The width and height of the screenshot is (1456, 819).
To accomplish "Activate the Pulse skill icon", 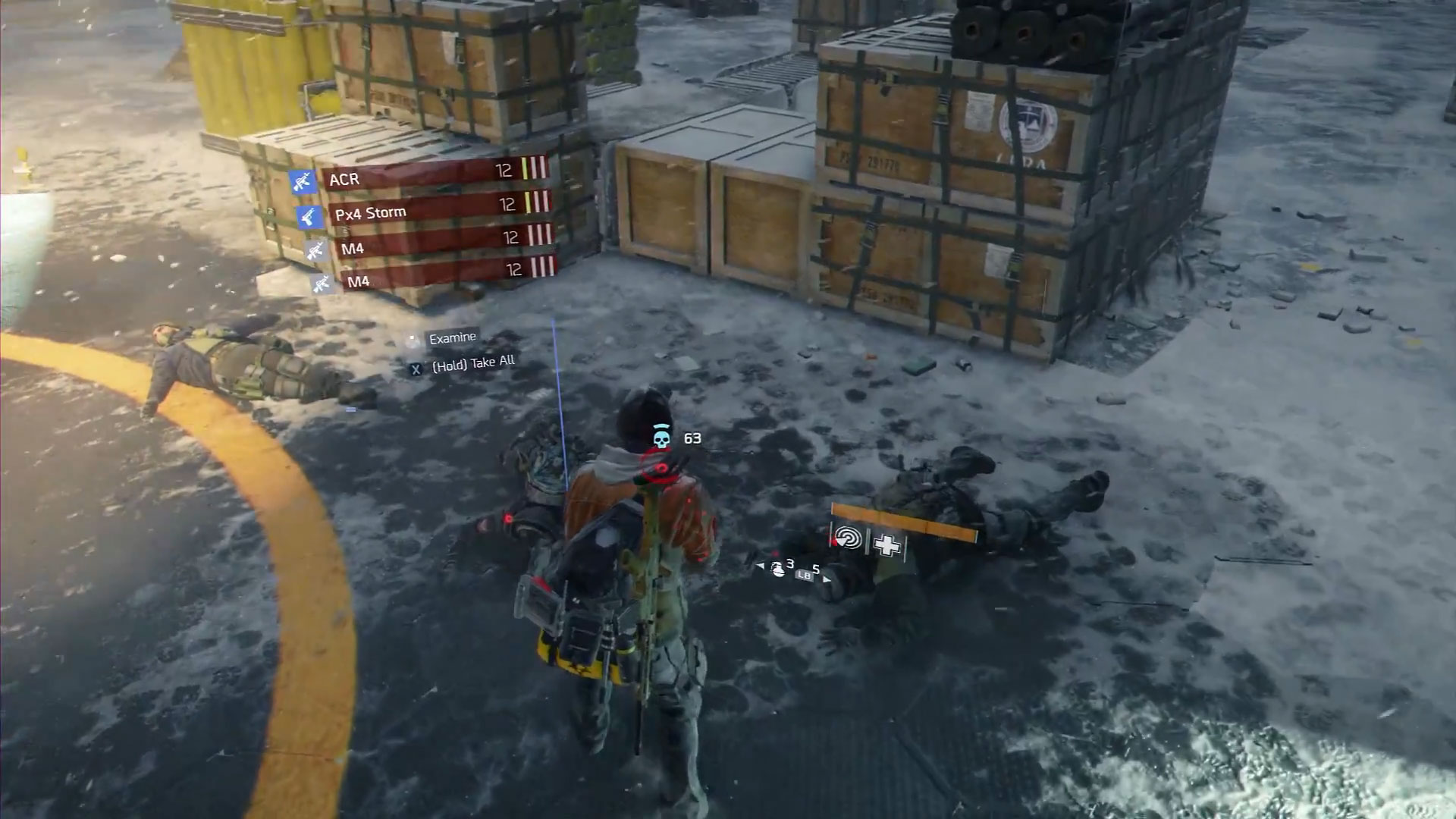I will (x=848, y=539).
